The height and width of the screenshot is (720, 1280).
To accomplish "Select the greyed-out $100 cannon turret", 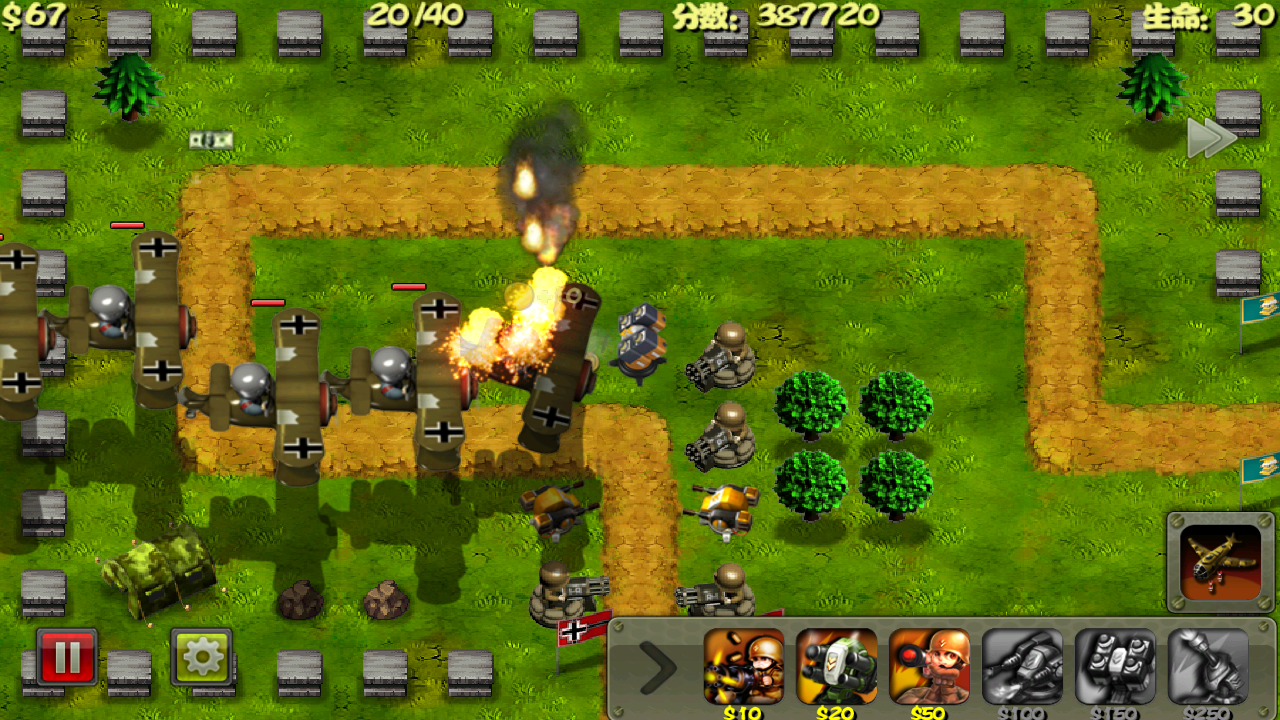I will 1022,667.
